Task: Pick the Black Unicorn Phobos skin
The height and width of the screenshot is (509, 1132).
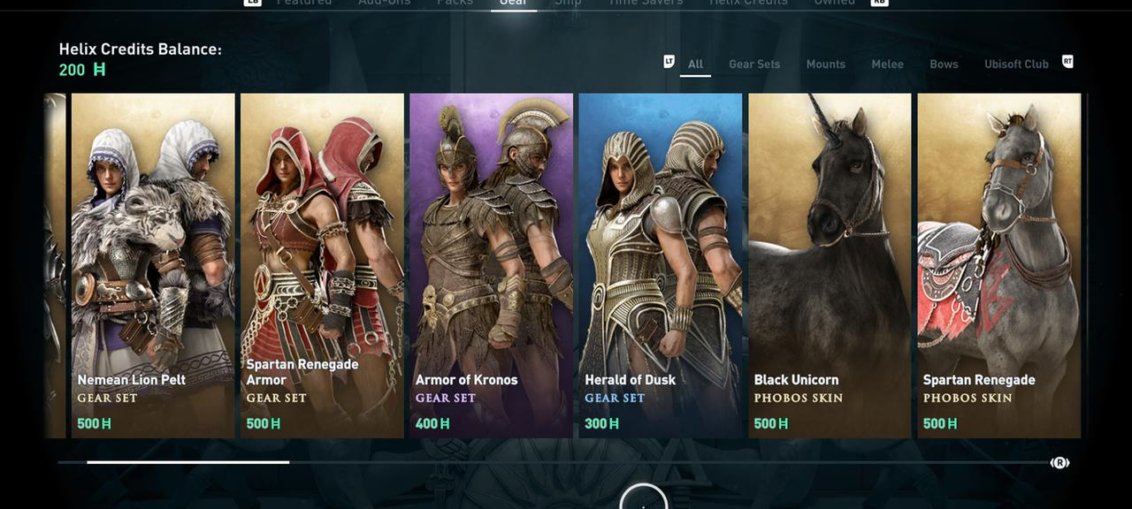Action: click(829, 265)
